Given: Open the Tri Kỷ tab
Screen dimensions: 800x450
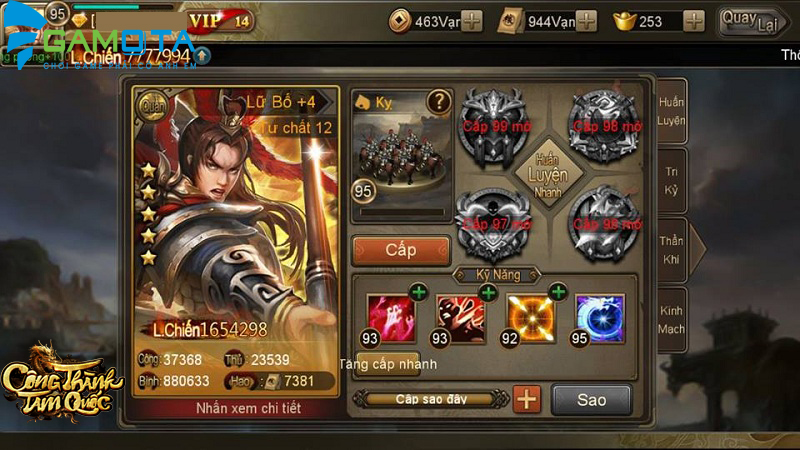Looking at the screenshot, I should [x=671, y=179].
